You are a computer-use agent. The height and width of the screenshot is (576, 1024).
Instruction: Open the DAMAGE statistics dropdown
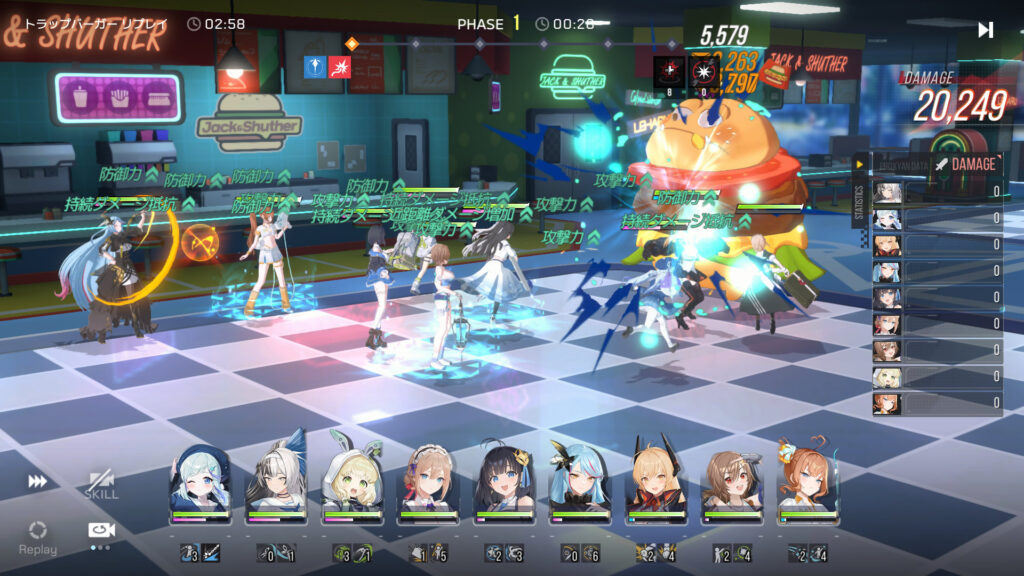[966, 164]
